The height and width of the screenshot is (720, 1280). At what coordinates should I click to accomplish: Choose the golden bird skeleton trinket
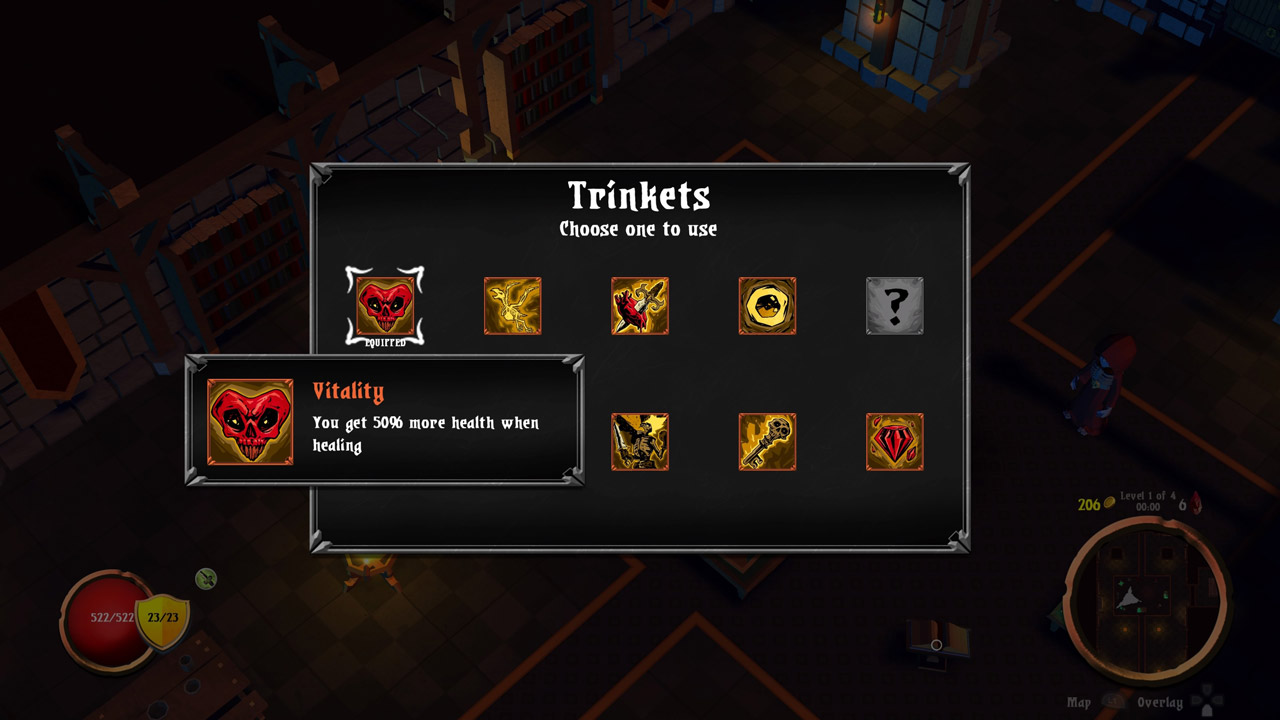(513, 306)
